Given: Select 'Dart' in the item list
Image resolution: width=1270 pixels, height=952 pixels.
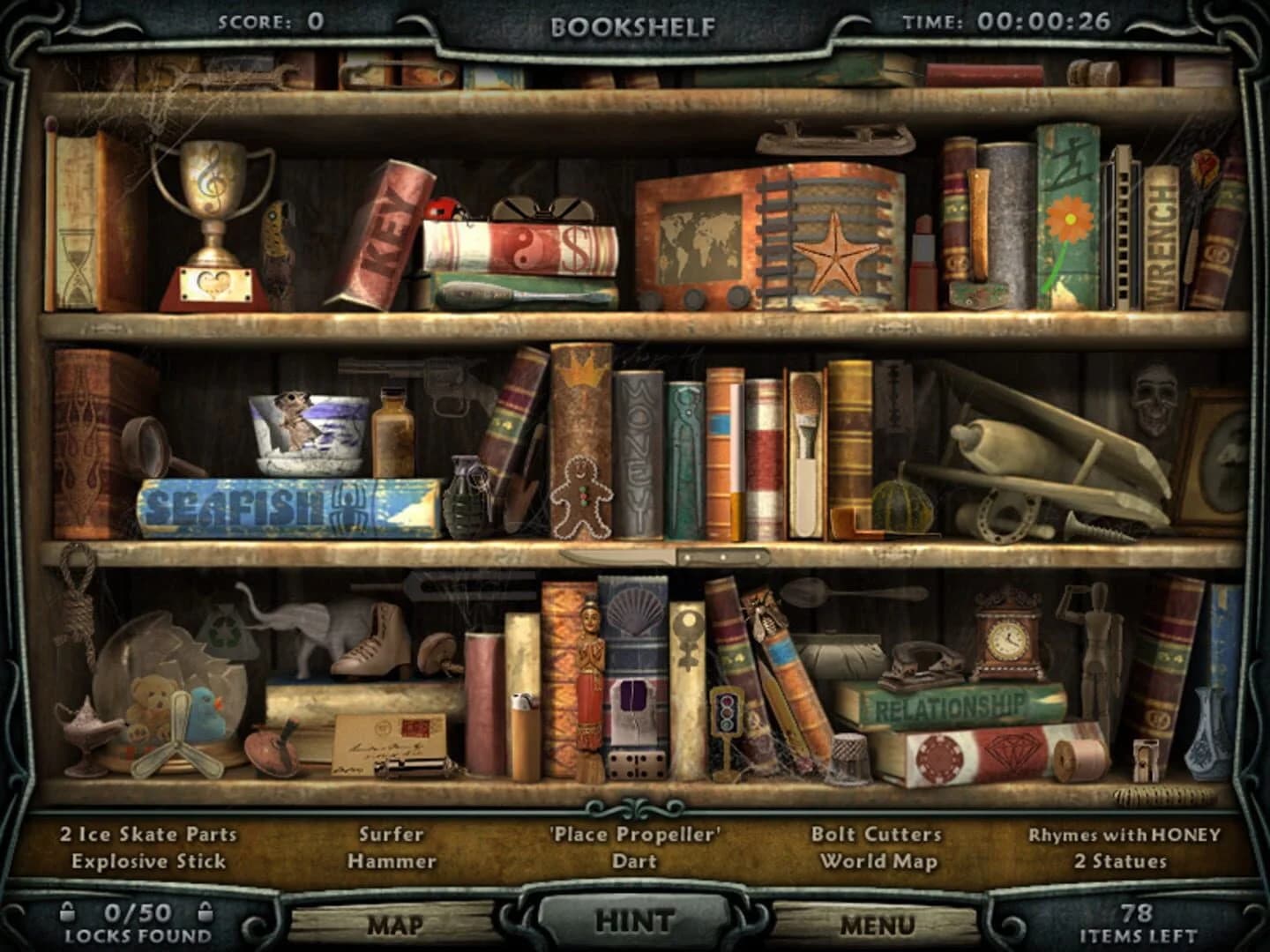Looking at the screenshot, I should click(633, 860).
